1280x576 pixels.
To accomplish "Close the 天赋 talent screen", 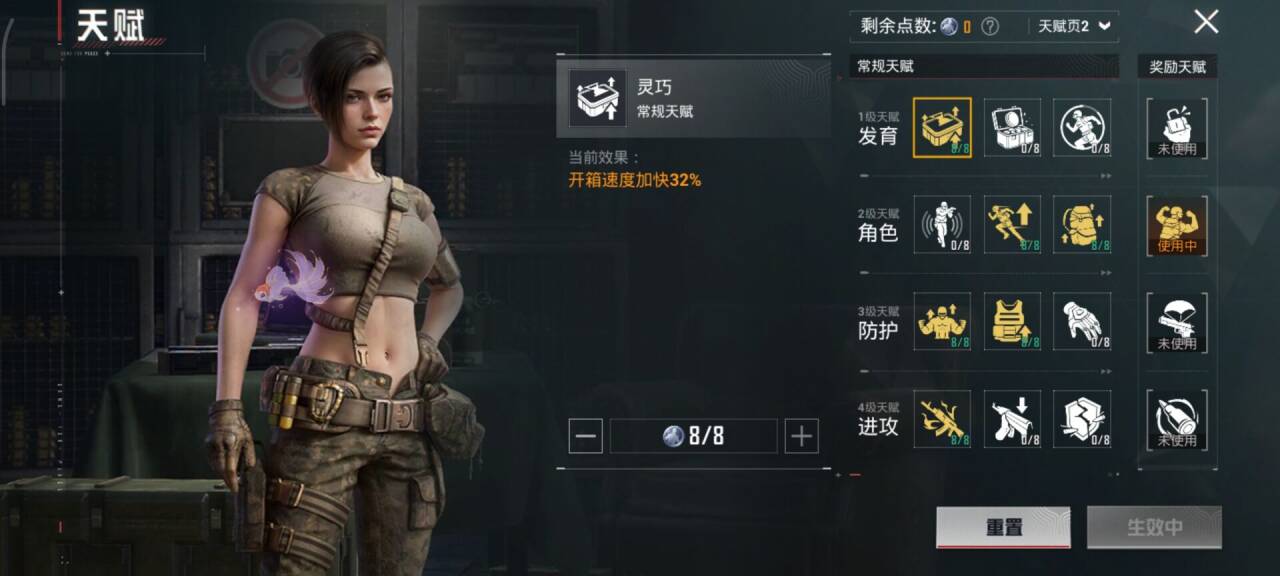I will coord(1206,22).
